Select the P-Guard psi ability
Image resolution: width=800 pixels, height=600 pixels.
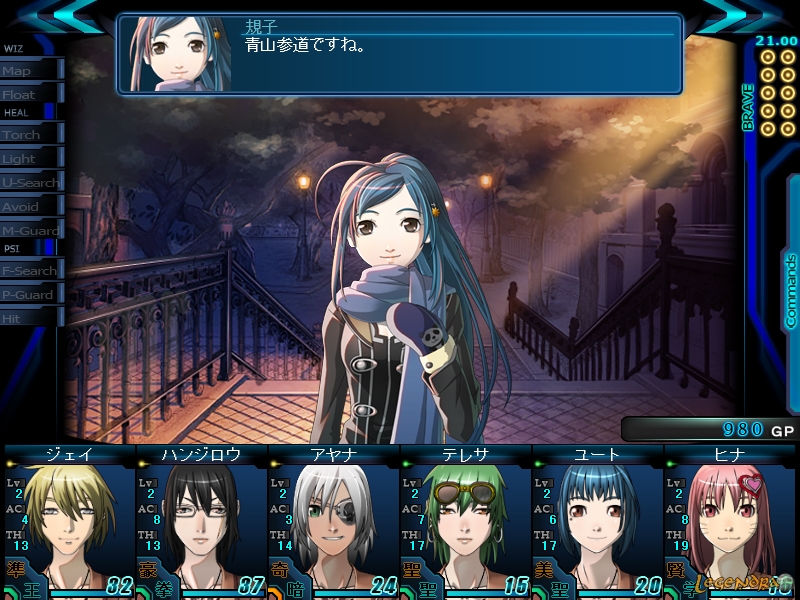click(x=30, y=295)
